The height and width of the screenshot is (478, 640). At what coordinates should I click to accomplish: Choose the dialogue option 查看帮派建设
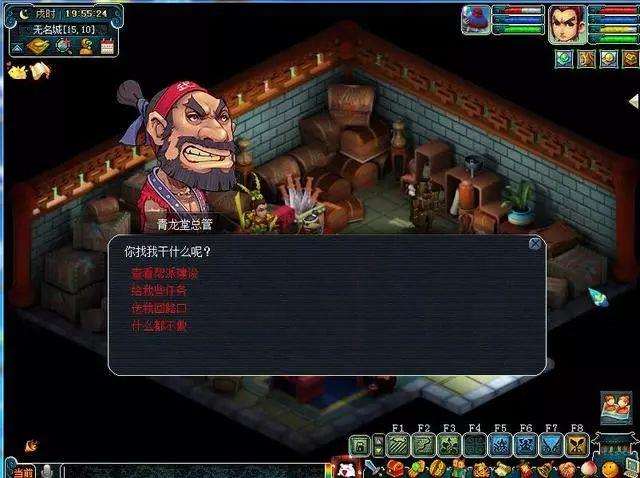165,272
